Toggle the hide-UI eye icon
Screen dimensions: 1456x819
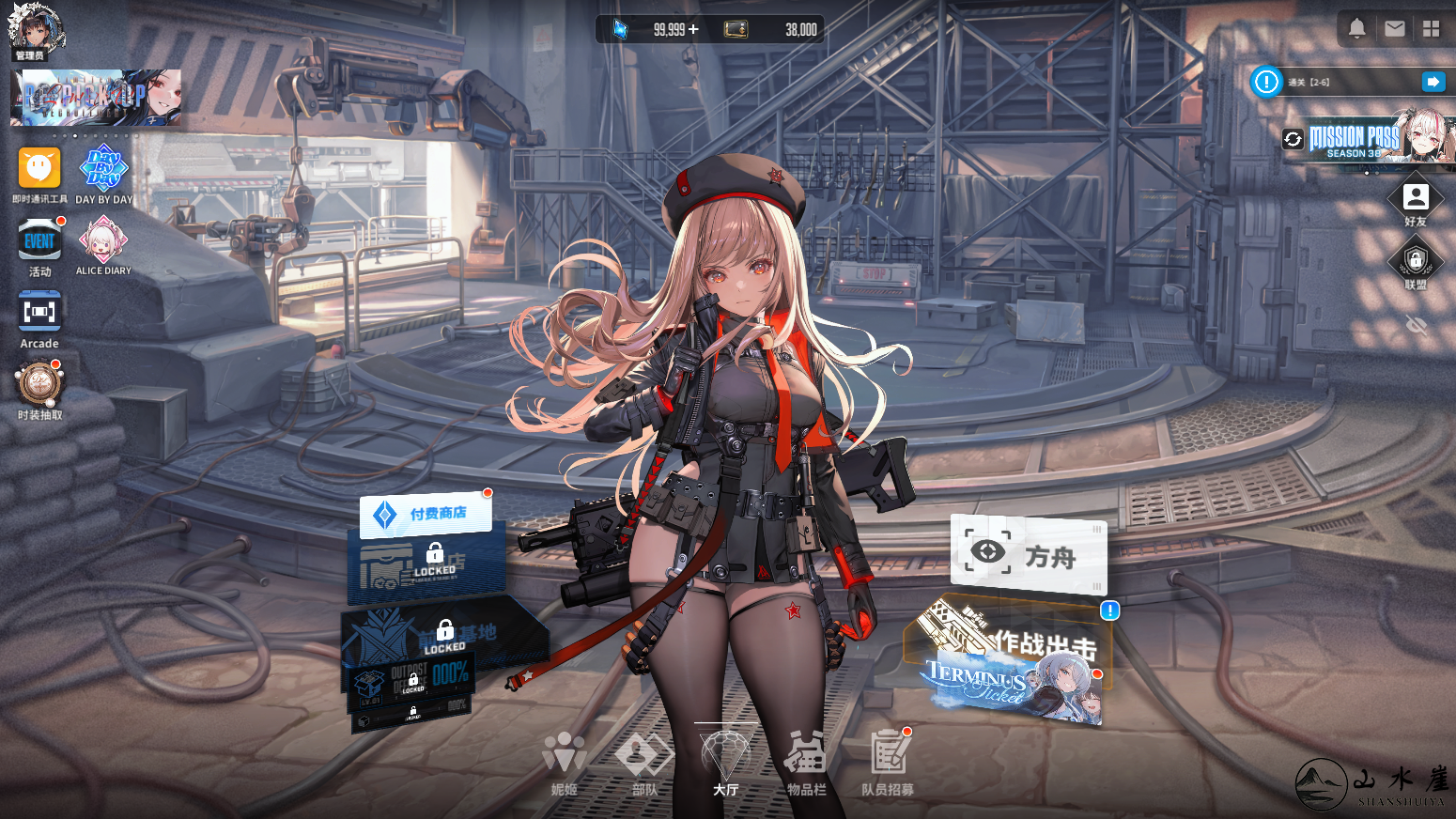coord(1416,325)
